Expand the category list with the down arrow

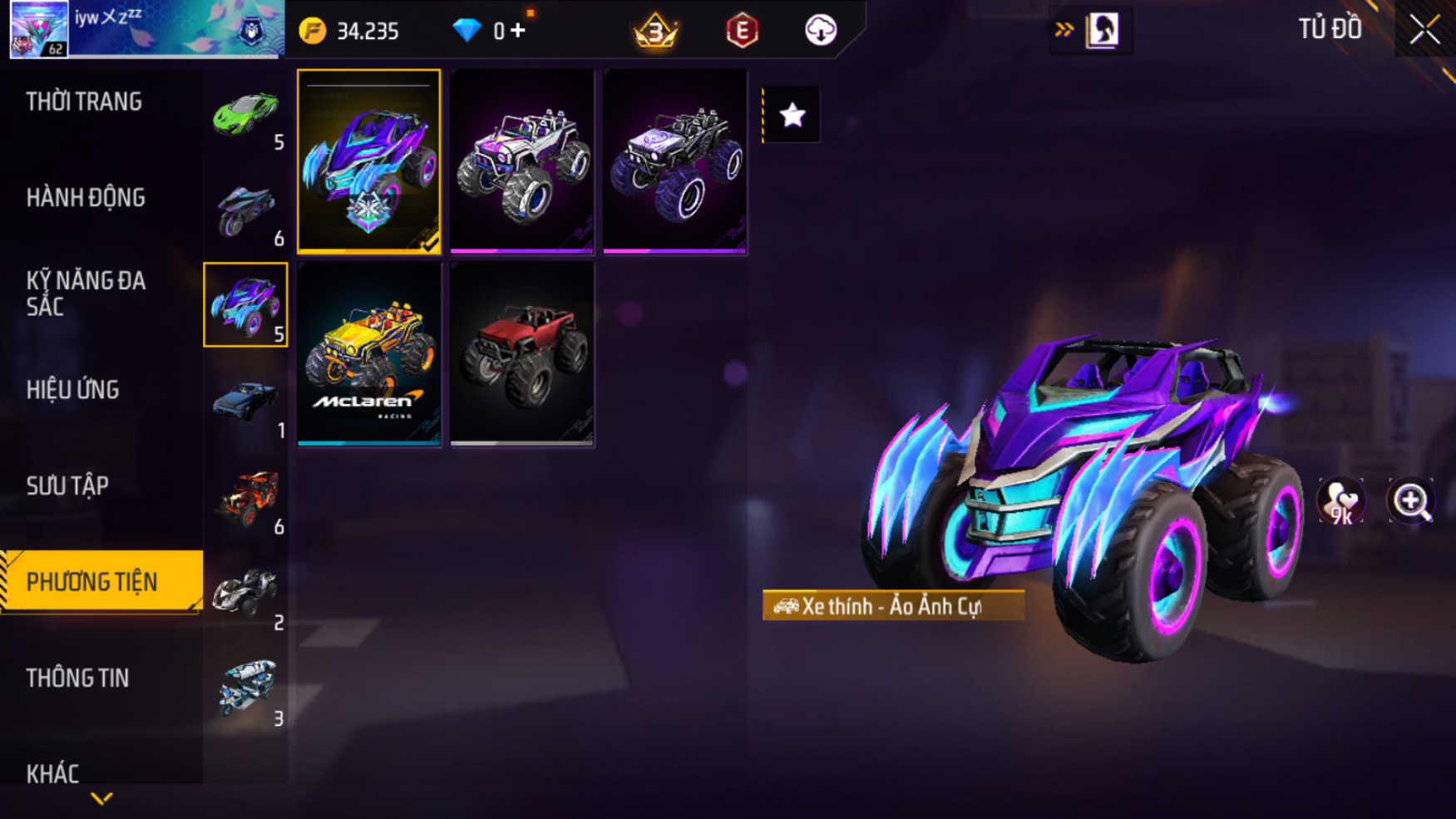[101, 799]
